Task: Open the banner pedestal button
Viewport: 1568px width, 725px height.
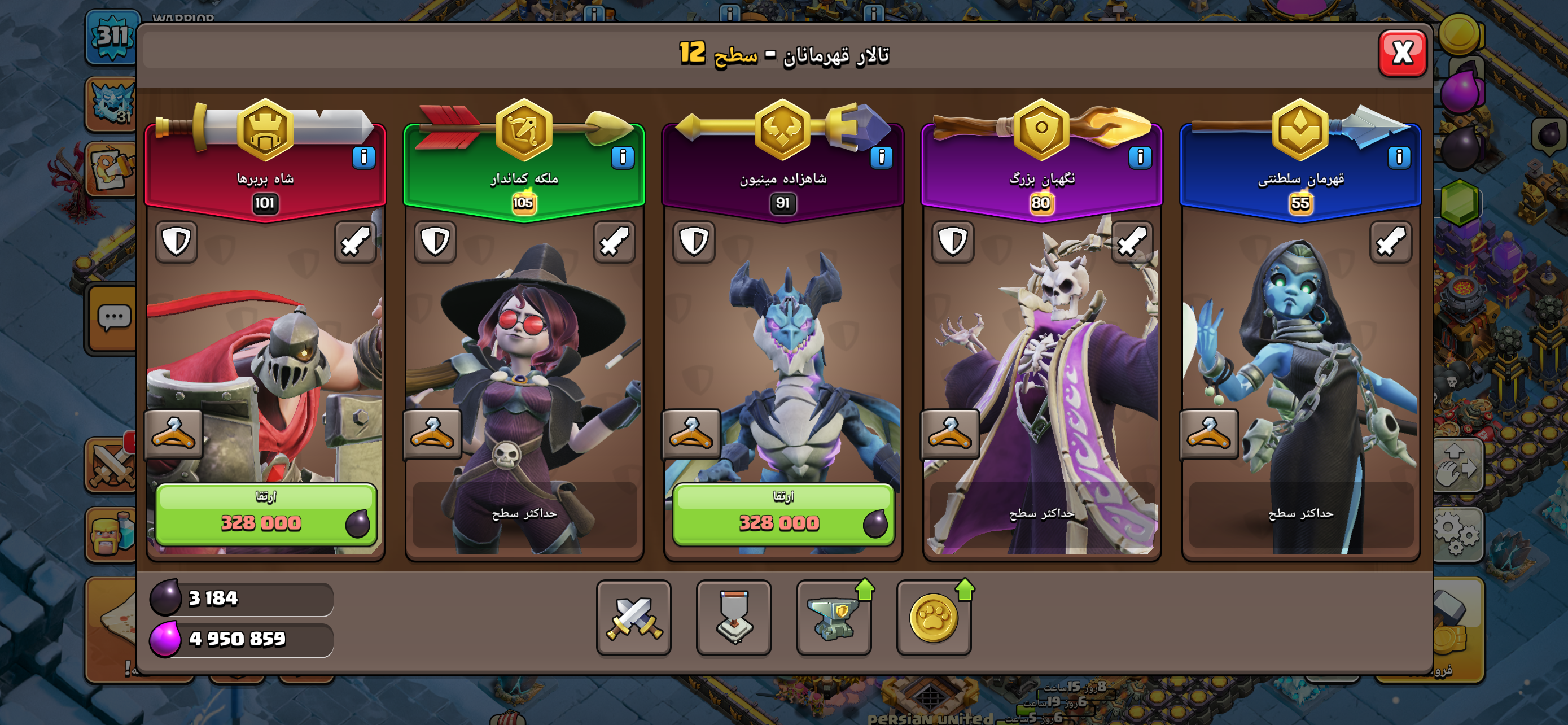Action: tap(733, 617)
